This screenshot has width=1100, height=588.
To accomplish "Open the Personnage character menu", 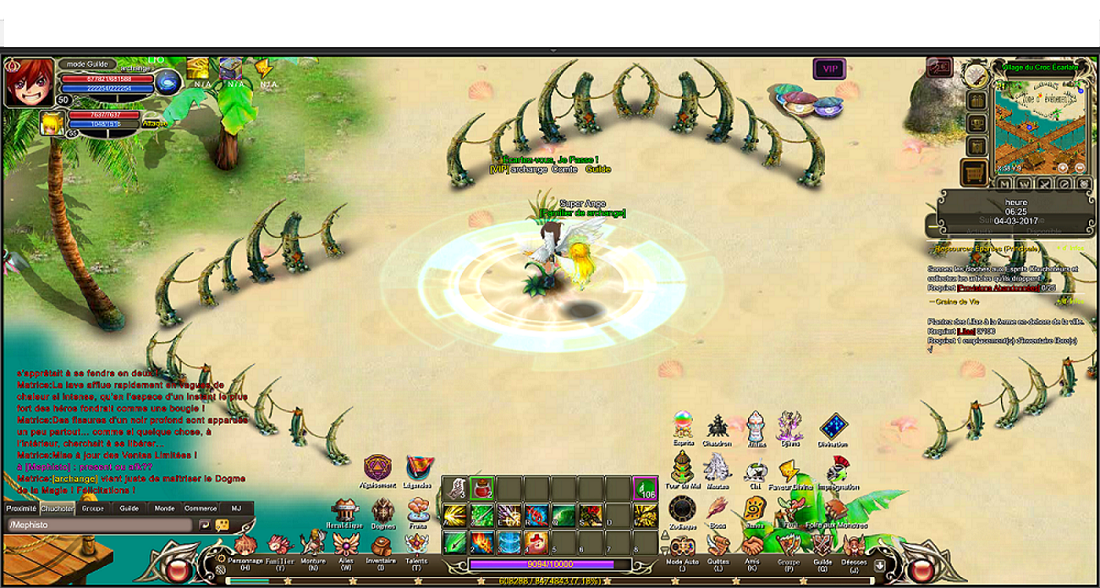I will [x=244, y=544].
